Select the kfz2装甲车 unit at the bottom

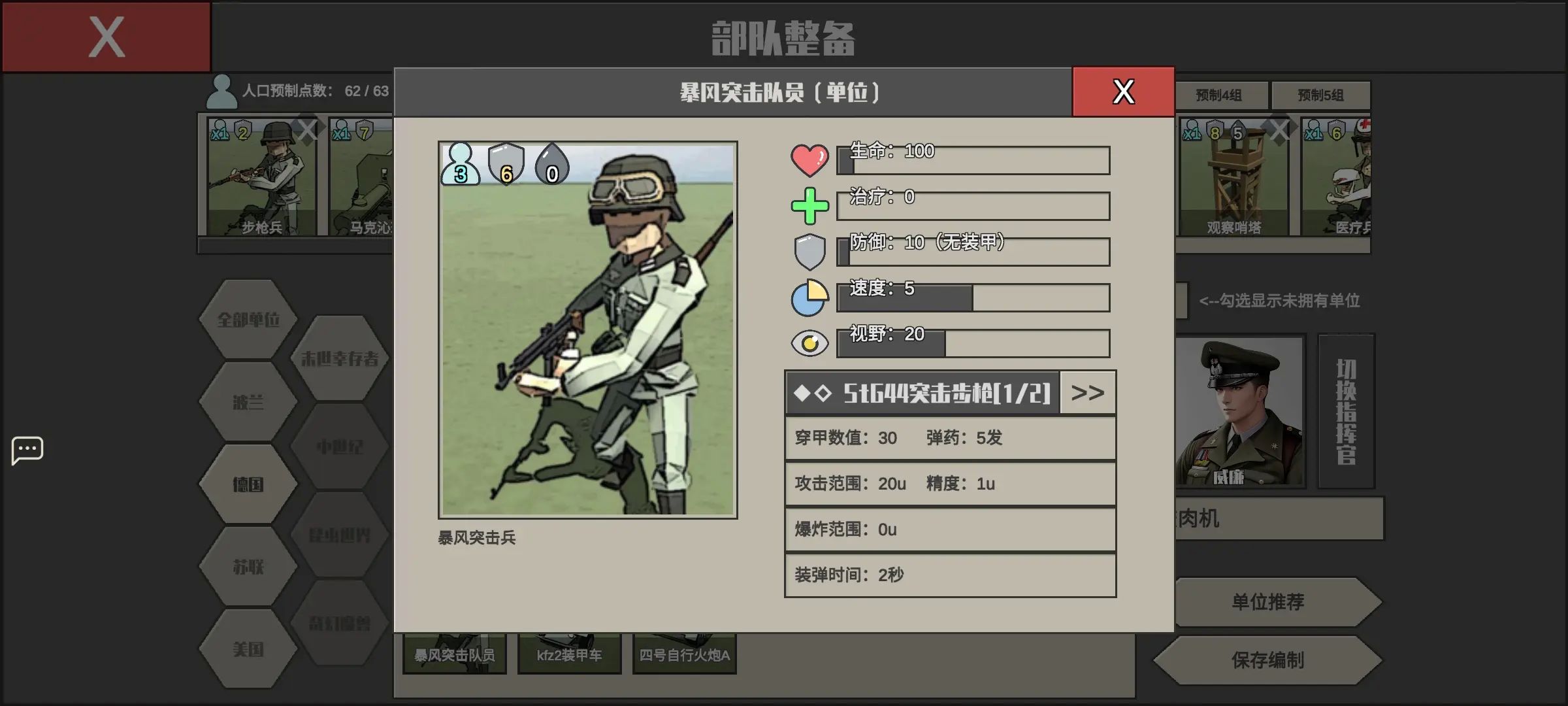tap(568, 654)
